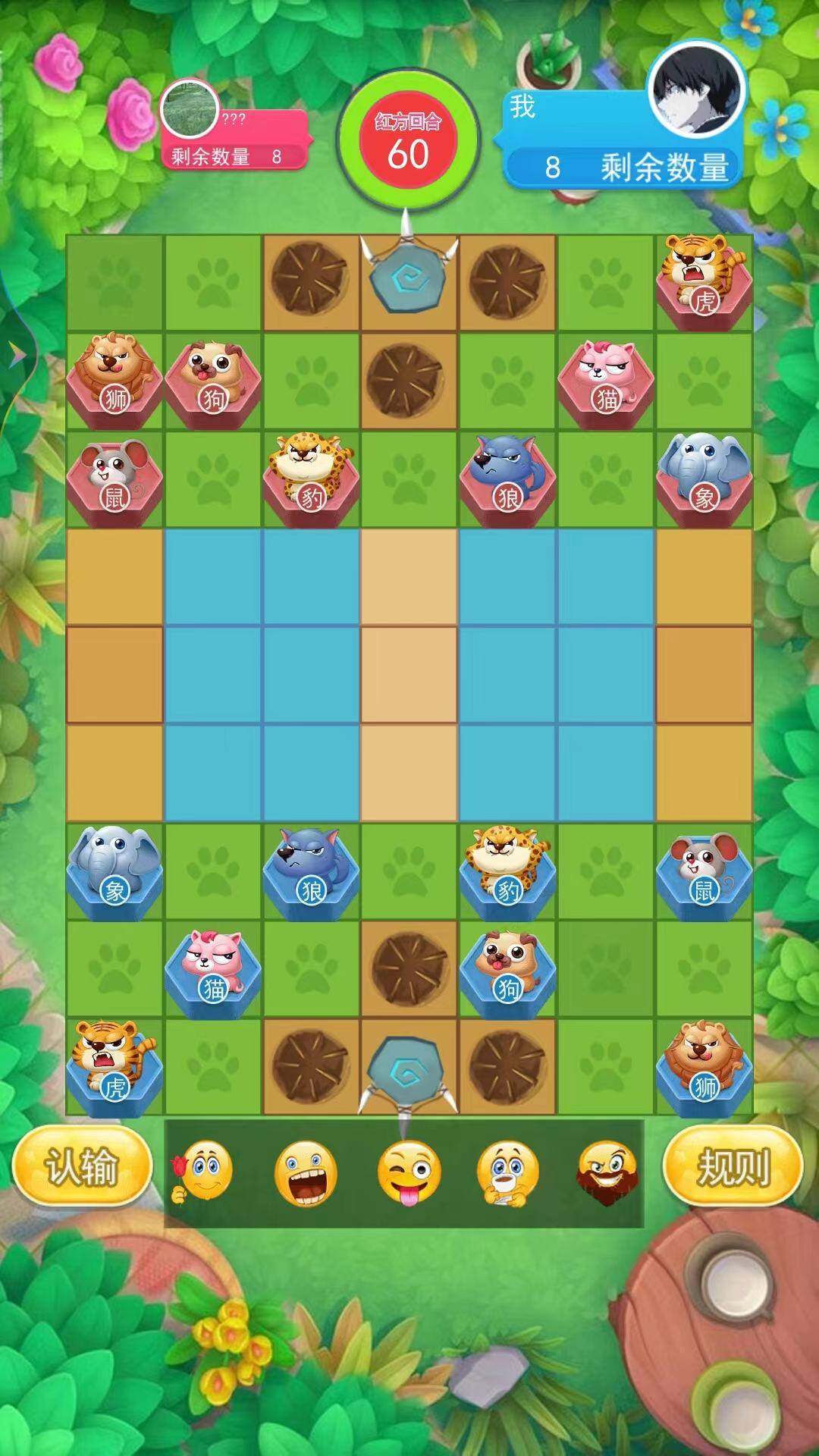The height and width of the screenshot is (1456, 819).
Task: Open my anime player avatar
Action: (696, 89)
